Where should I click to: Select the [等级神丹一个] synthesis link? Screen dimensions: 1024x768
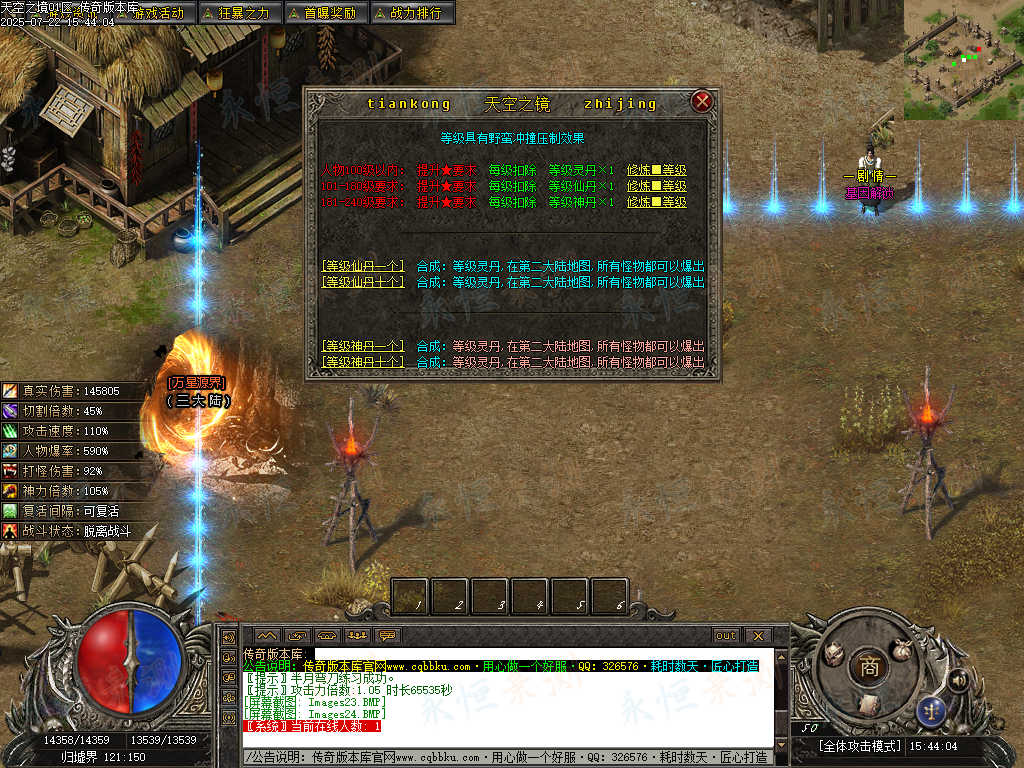363,346
